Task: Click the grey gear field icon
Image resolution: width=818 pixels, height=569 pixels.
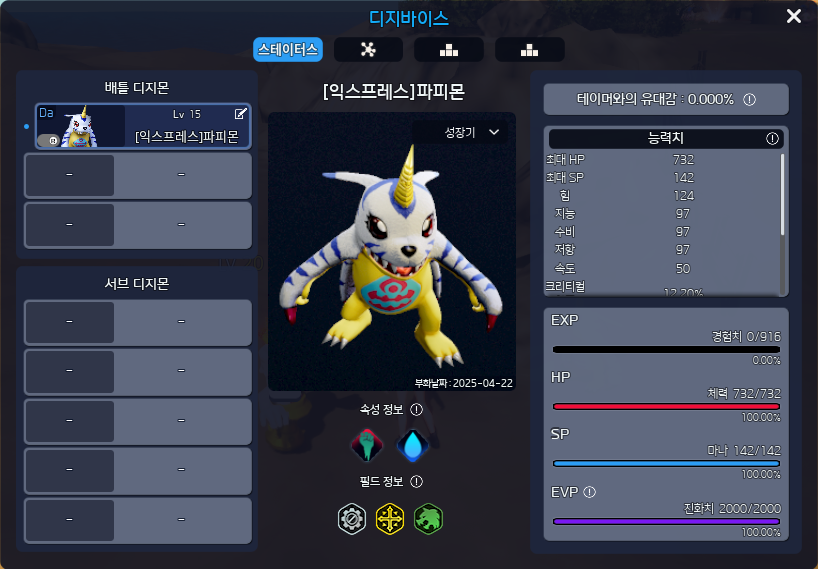Action: point(352,518)
